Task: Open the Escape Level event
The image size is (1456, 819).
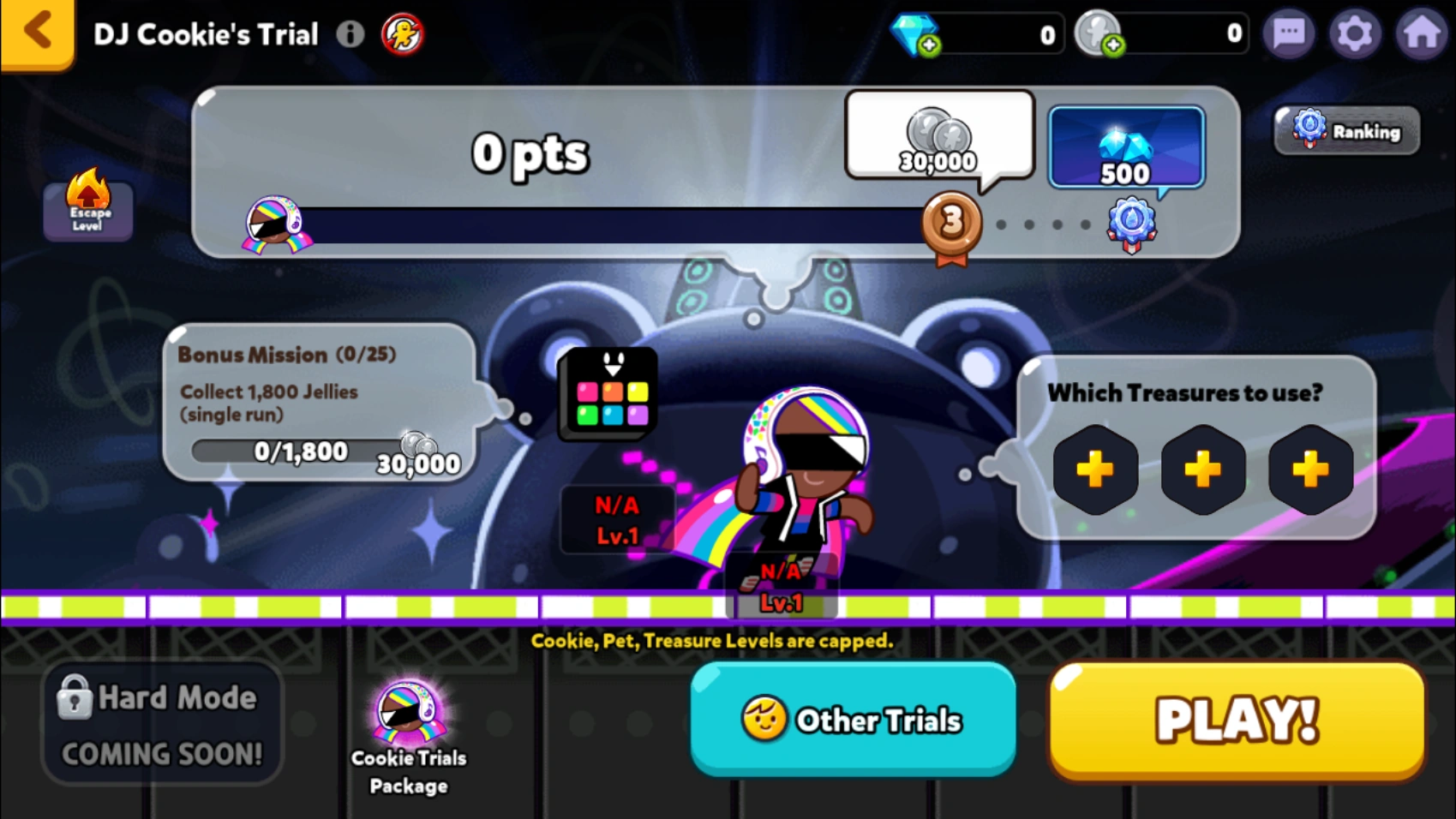Action: (x=87, y=211)
